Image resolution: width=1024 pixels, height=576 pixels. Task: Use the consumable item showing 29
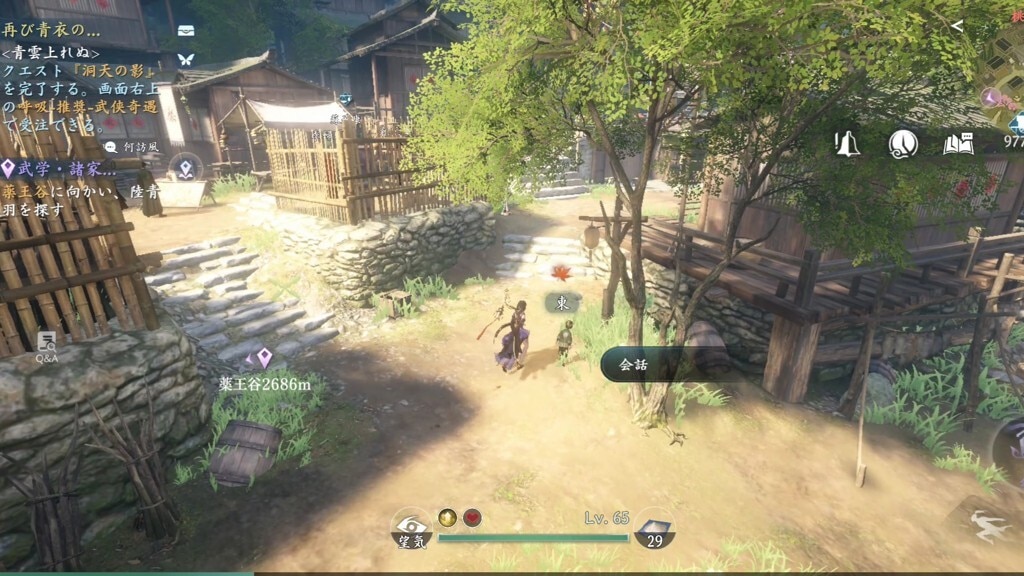(x=654, y=530)
